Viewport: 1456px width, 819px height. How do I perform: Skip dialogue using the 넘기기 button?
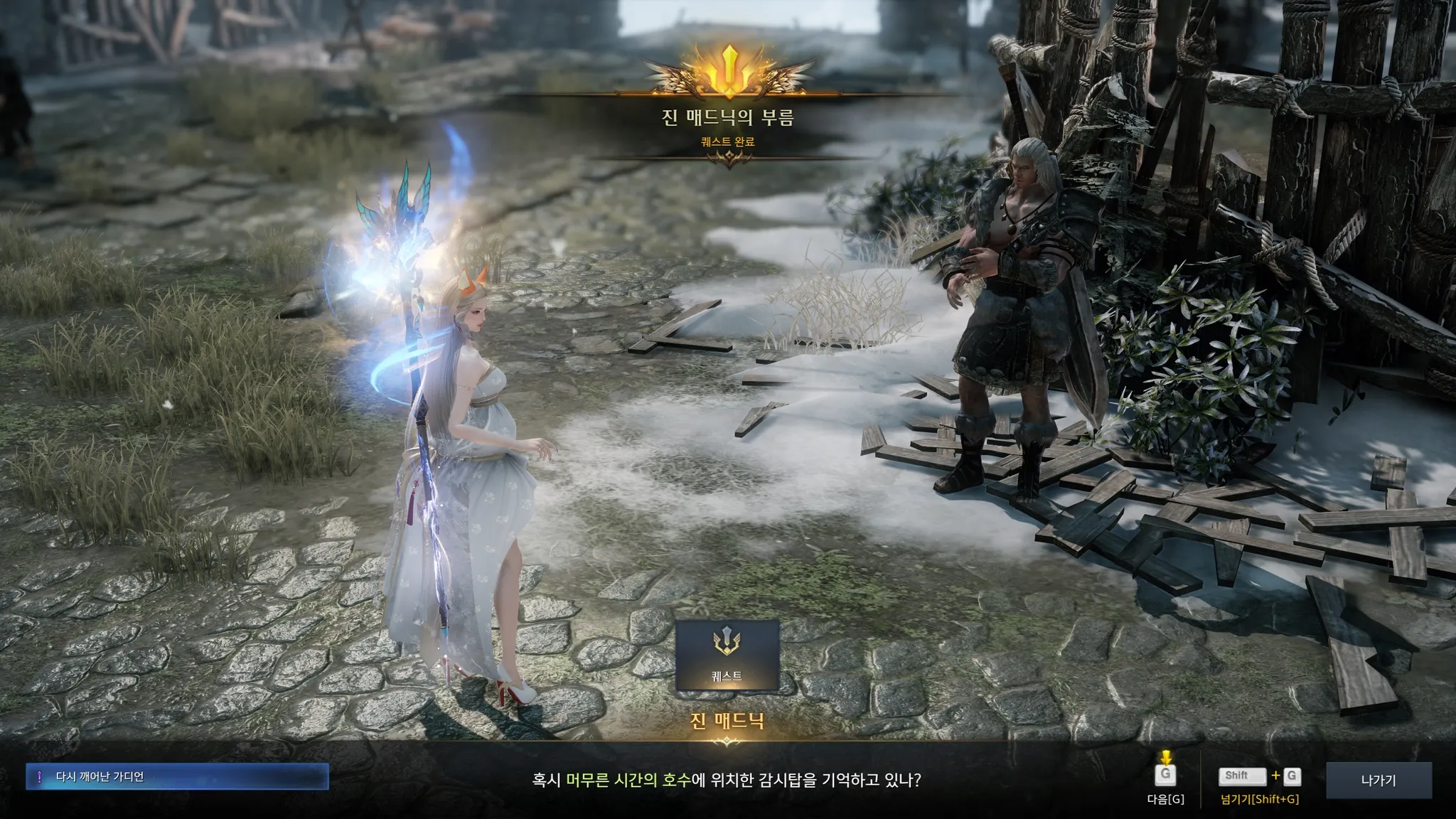pos(1259,776)
